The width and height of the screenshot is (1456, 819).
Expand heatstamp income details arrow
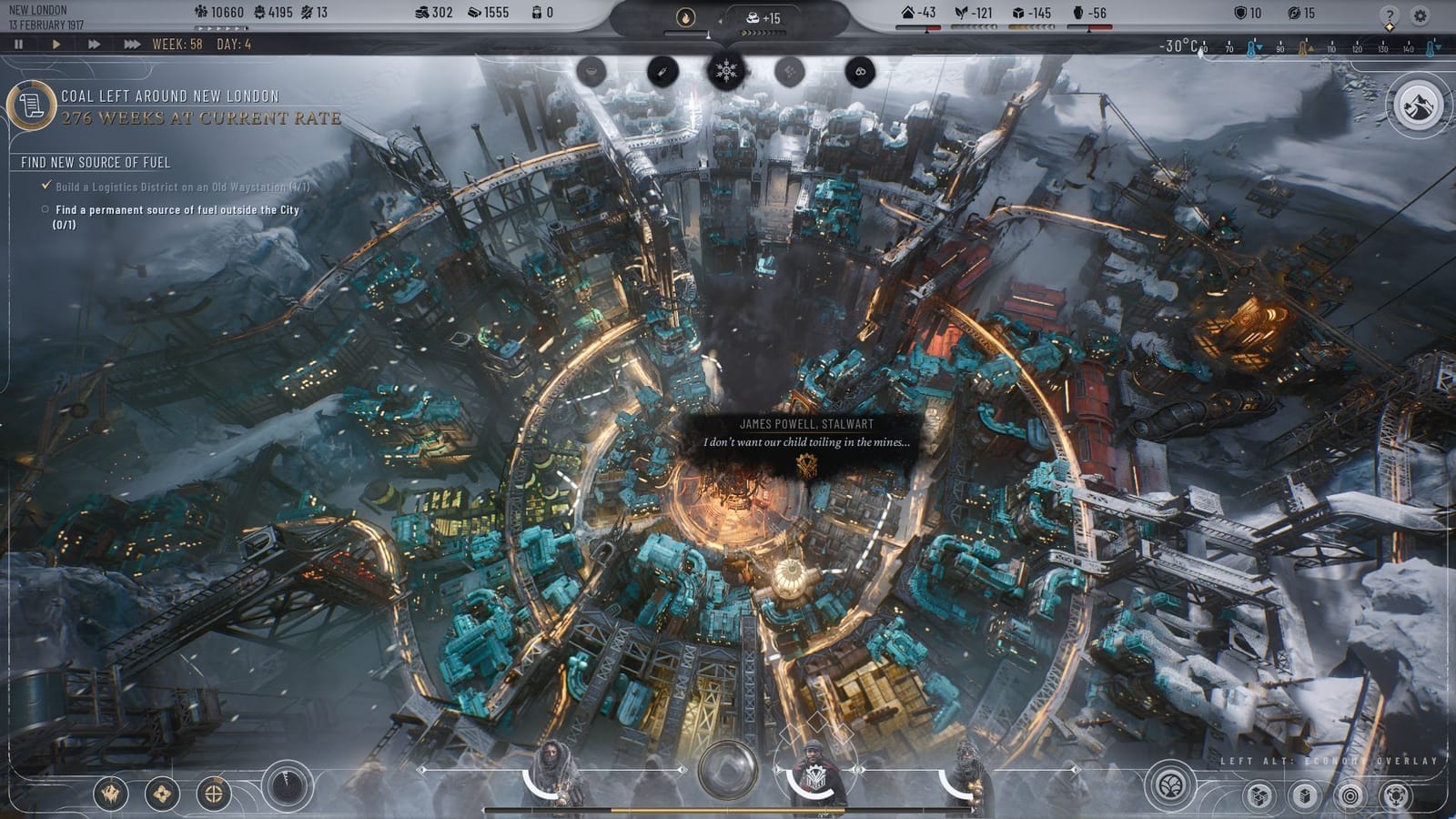click(x=720, y=20)
